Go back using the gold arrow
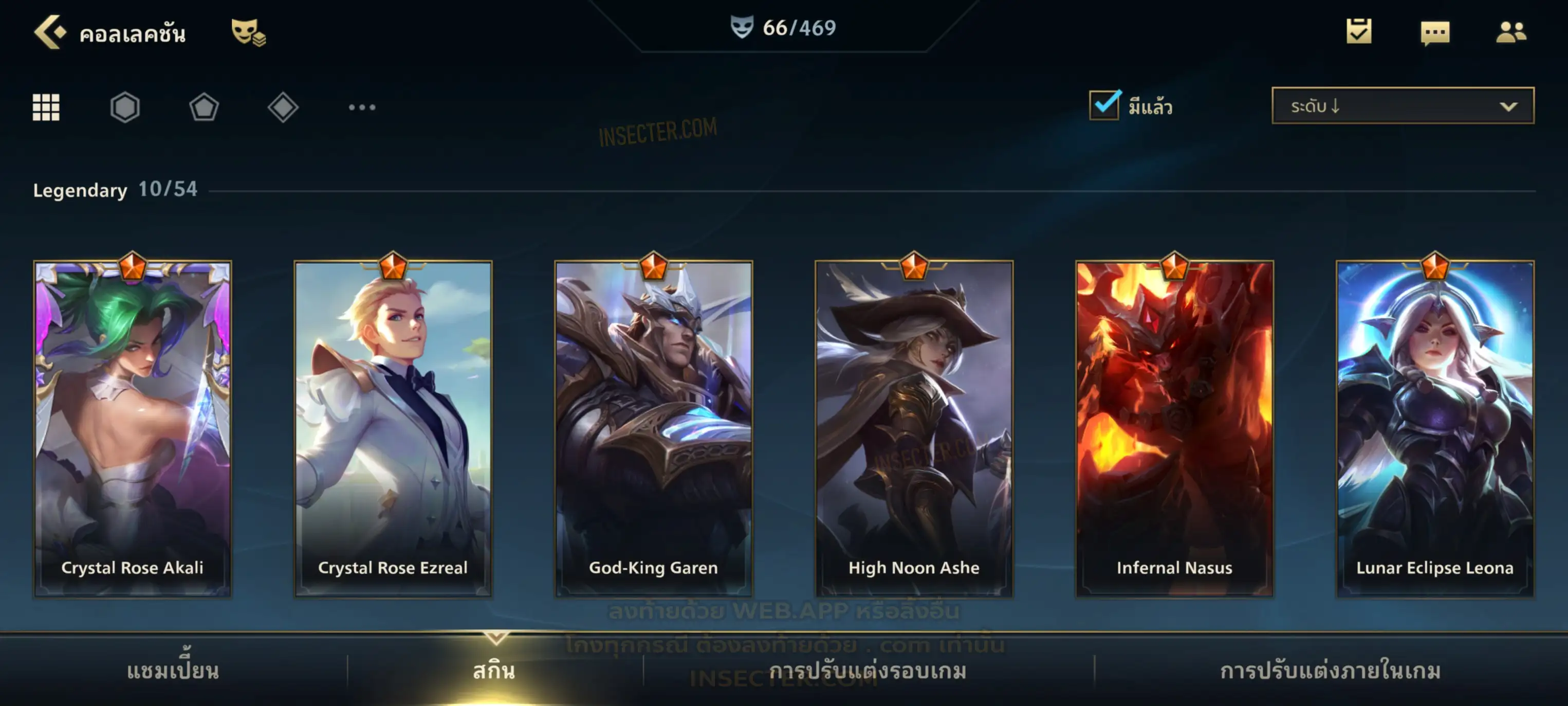1568x706 pixels. click(x=50, y=32)
